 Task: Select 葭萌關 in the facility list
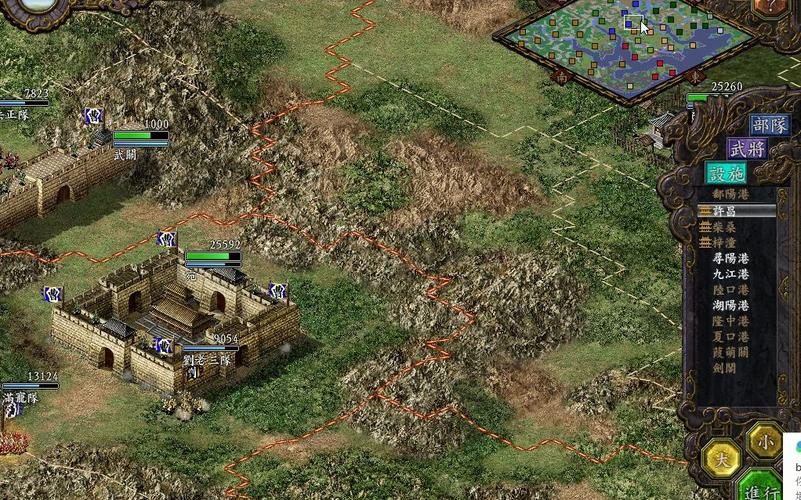[730, 351]
